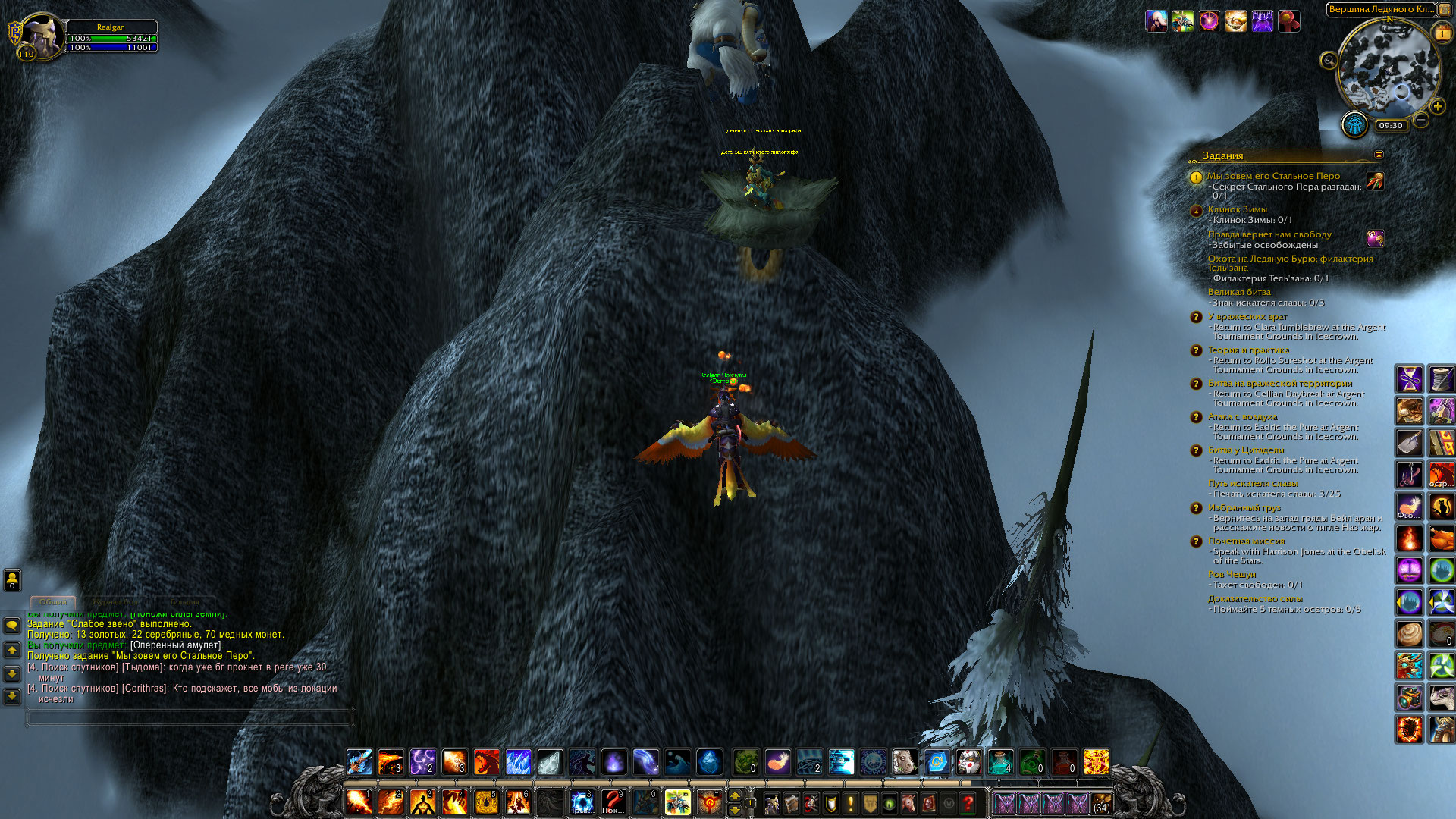Zoom out on the minimap
Viewport: 1456px width, 819px height.
[x=1421, y=121]
